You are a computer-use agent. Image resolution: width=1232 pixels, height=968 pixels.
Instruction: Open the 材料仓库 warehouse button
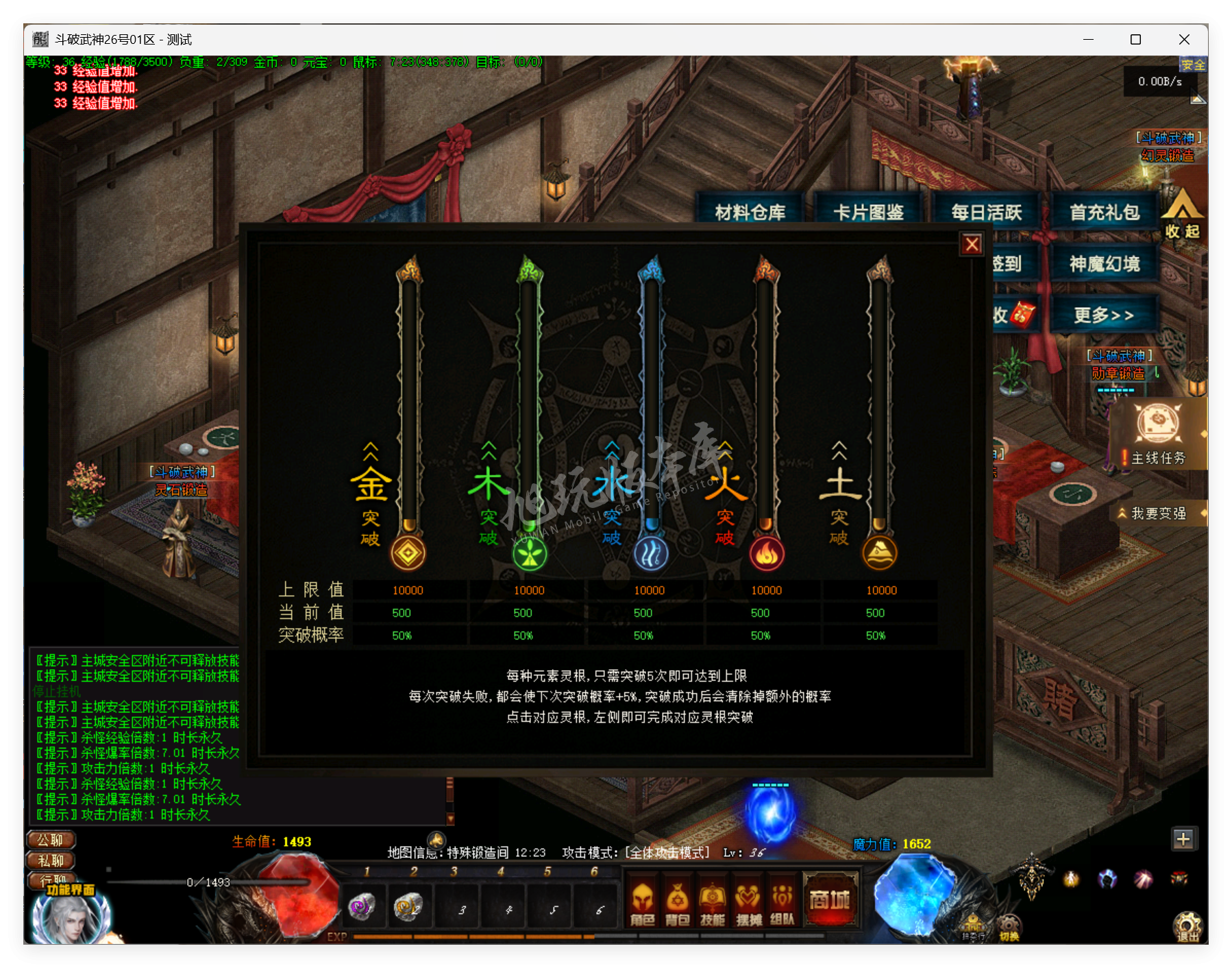pos(750,213)
